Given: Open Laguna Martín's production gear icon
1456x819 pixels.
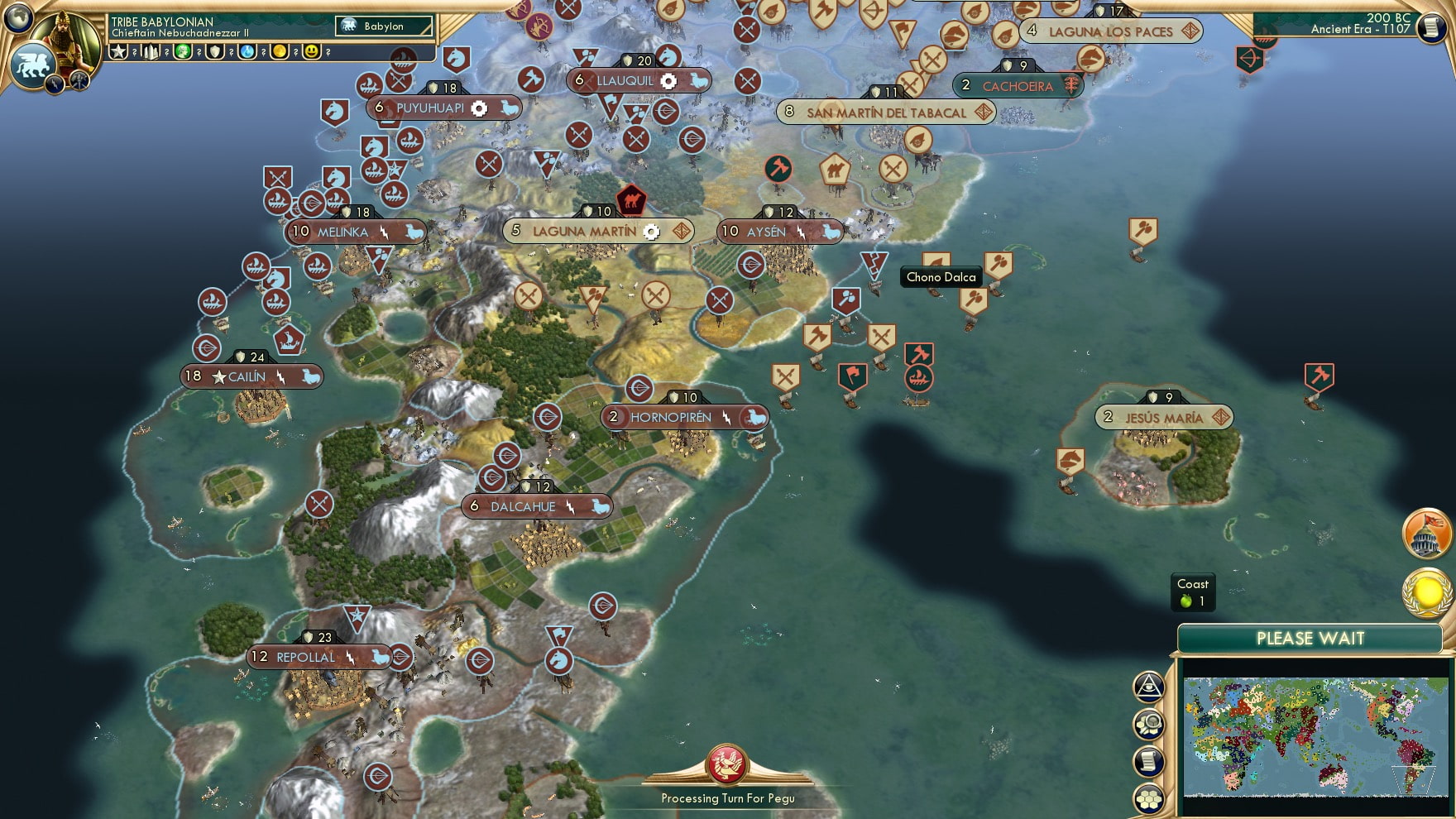Looking at the screenshot, I should click(x=651, y=232).
